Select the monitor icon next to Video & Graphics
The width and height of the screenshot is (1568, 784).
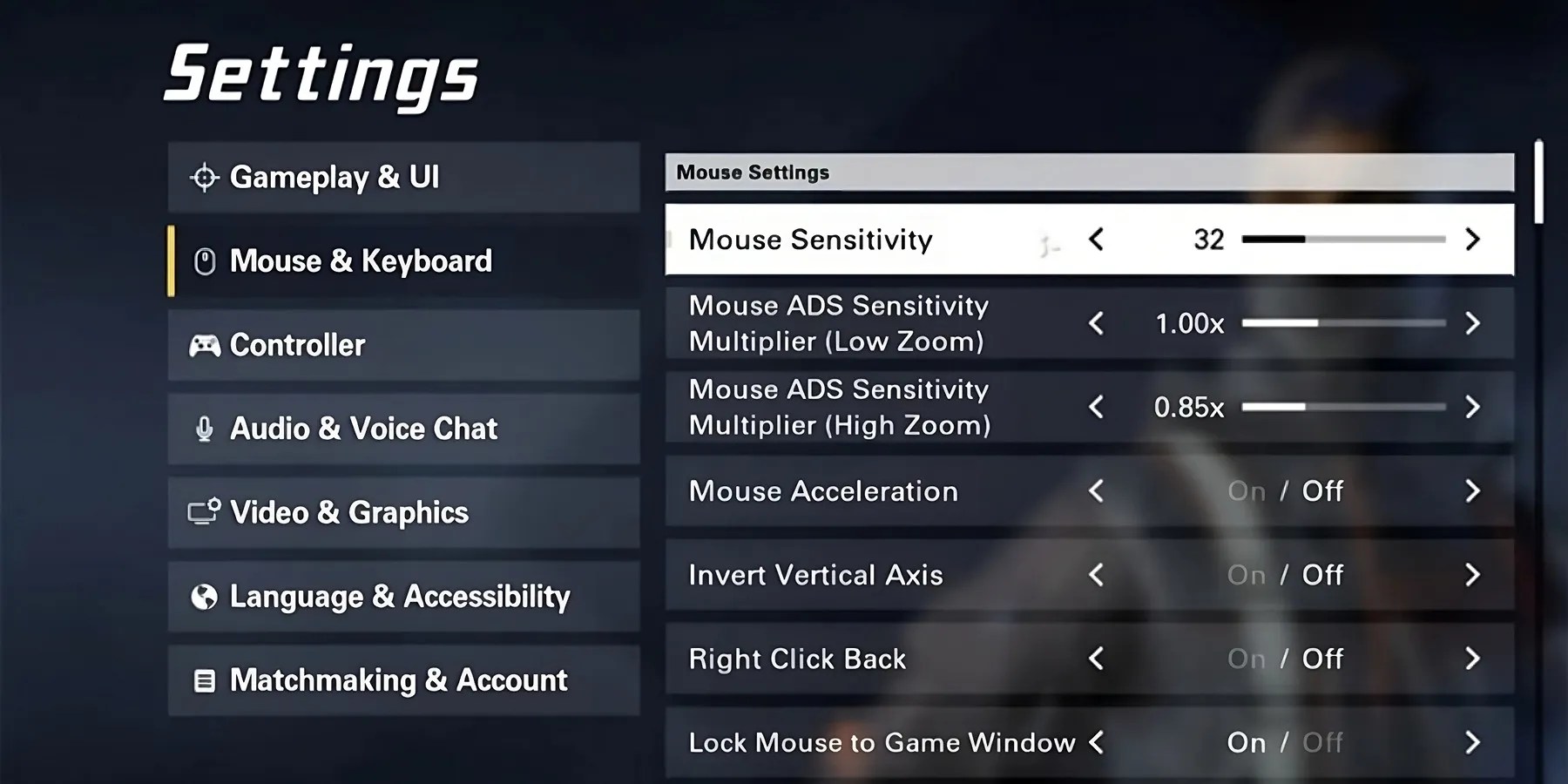pos(204,512)
